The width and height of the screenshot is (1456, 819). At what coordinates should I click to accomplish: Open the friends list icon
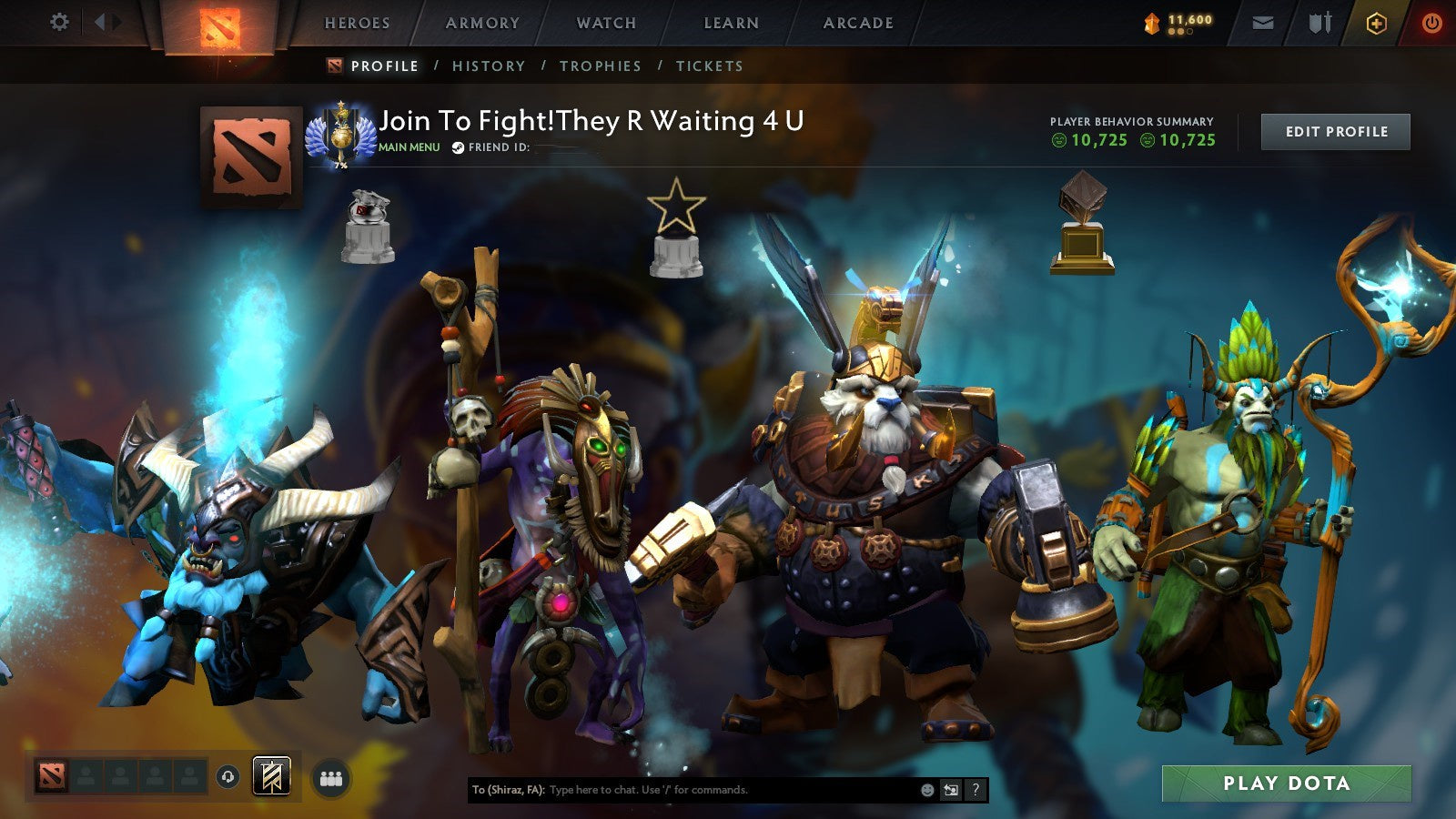pyautogui.click(x=330, y=775)
